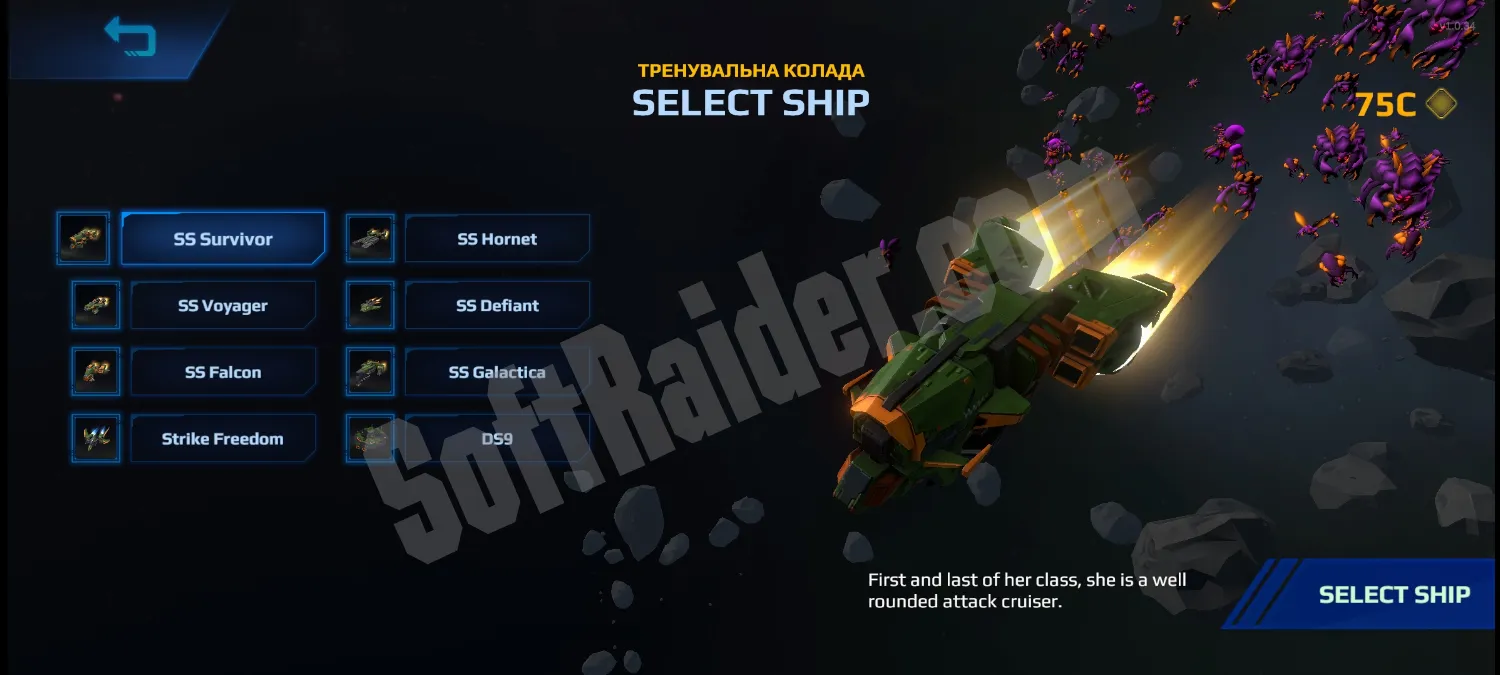Select the DS9 ship entry
The image size is (1500, 675).
click(497, 439)
